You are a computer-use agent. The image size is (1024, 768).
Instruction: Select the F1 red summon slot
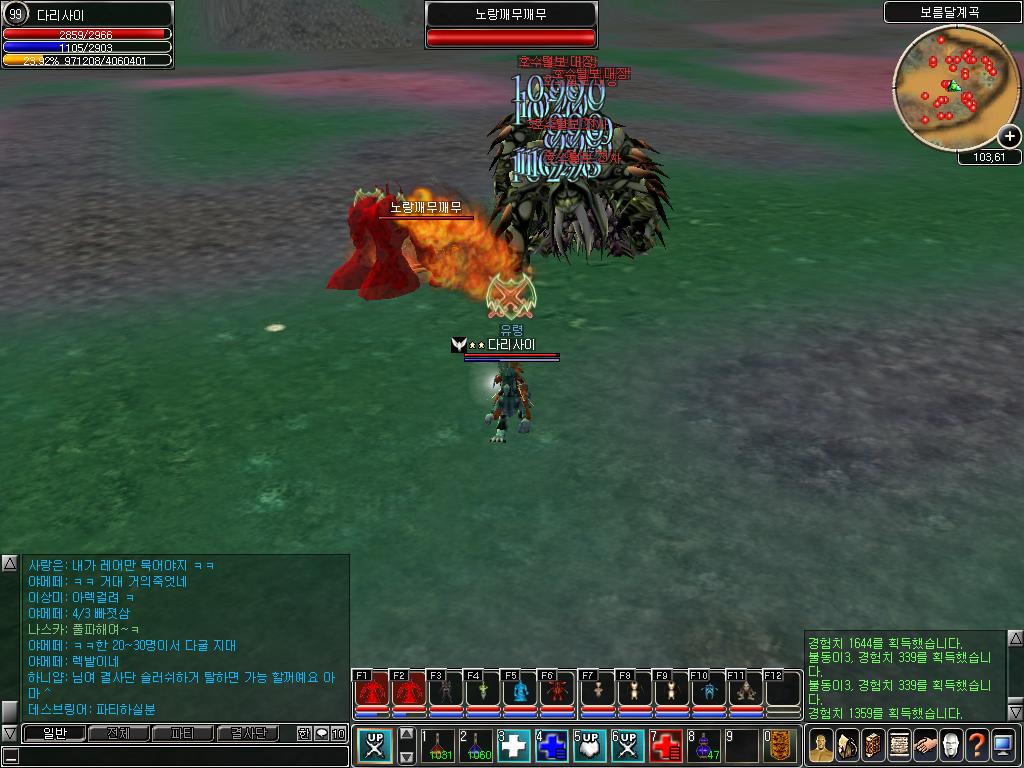pos(372,691)
